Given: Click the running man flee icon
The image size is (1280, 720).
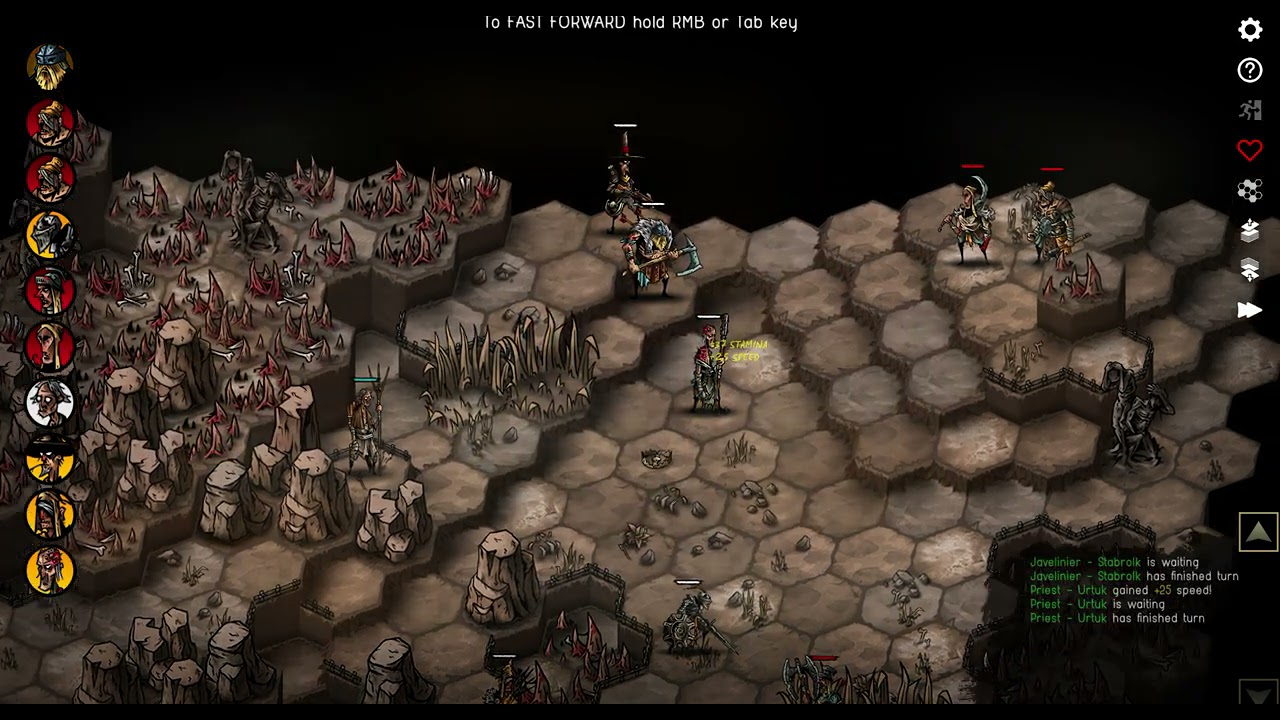Looking at the screenshot, I should pyautogui.click(x=1250, y=110).
